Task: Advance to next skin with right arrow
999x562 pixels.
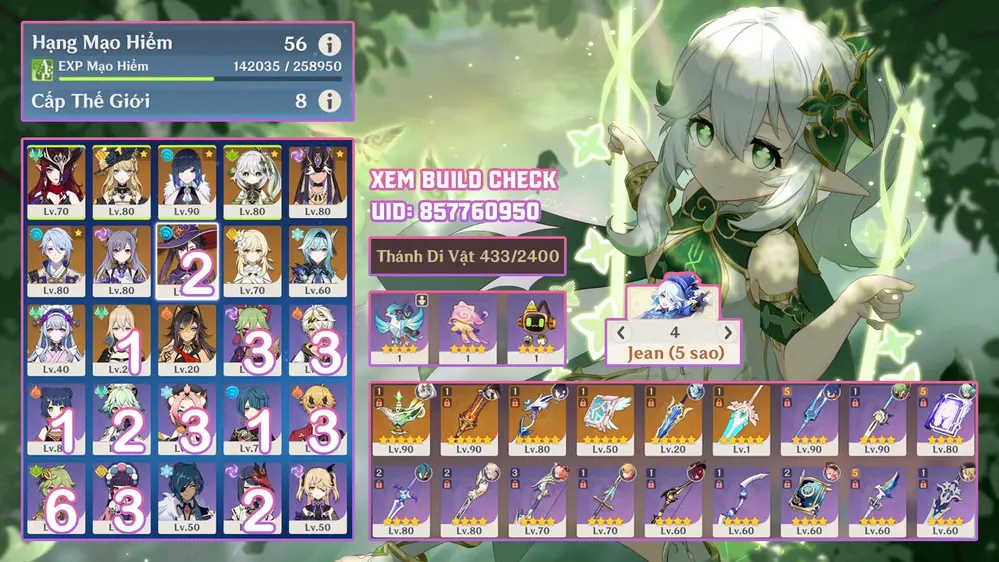Action: [728, 333]
